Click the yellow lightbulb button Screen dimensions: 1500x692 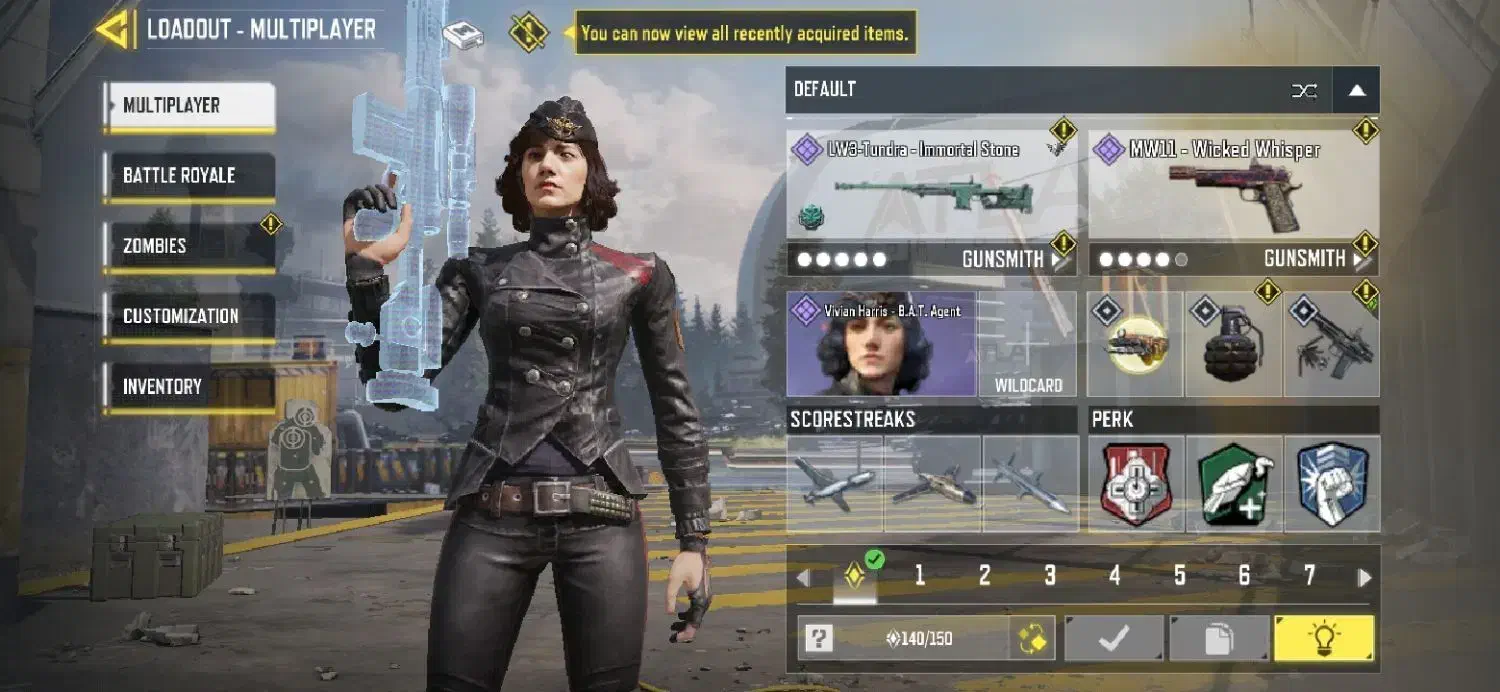click(x=1323, y=638)
